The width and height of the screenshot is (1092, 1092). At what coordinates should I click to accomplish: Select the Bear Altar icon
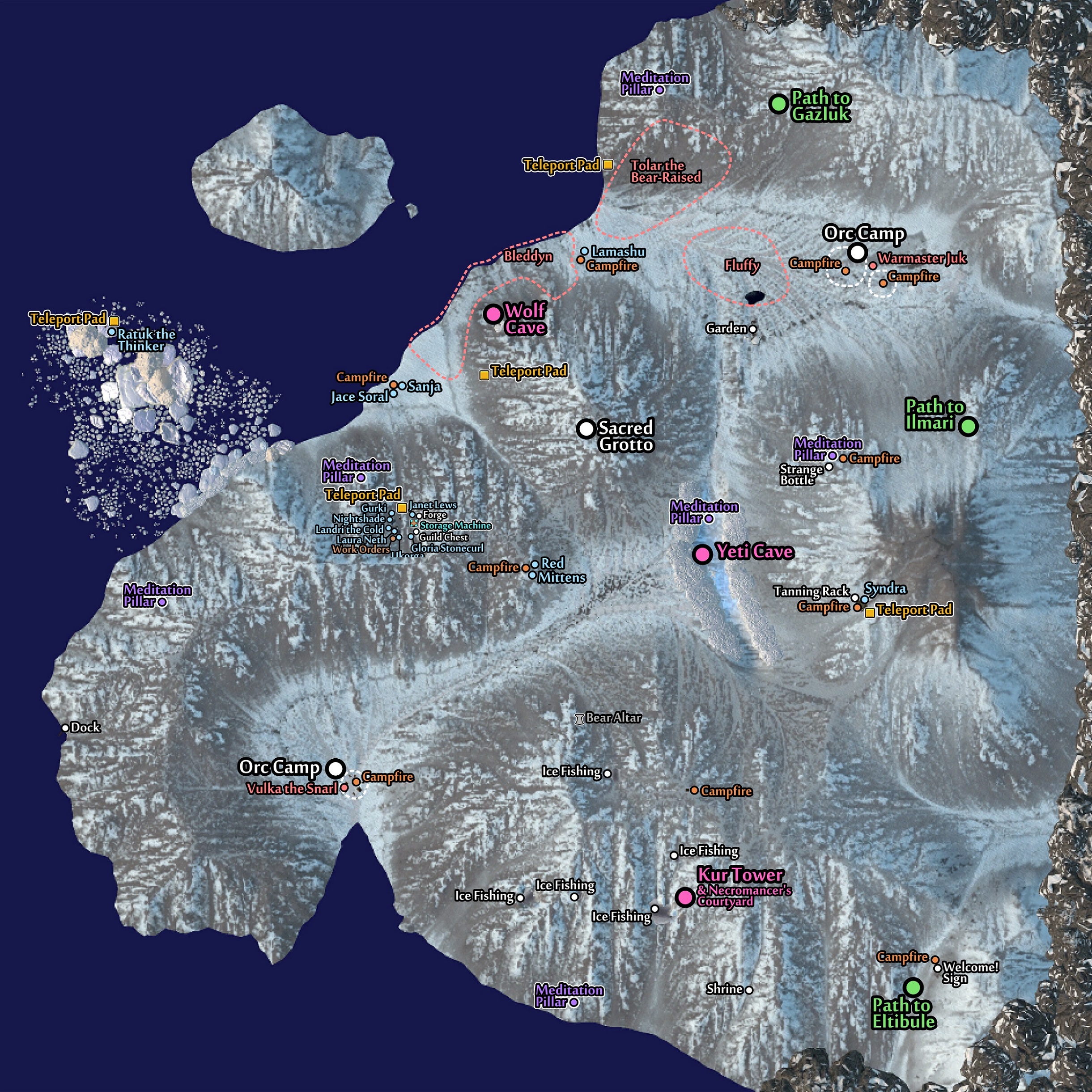coord(579,719)
